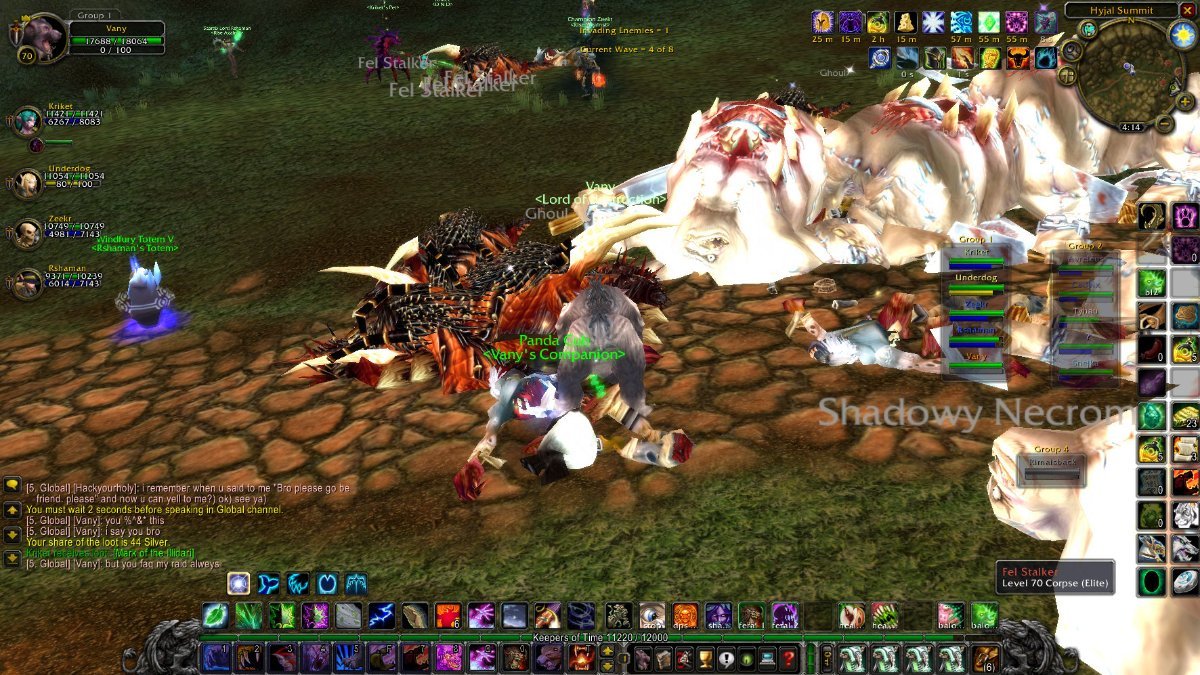The height and width of the screenshot is (675, 1200).
Task: Target party member Underdog's portrait
Action: (x=27, y=183)
